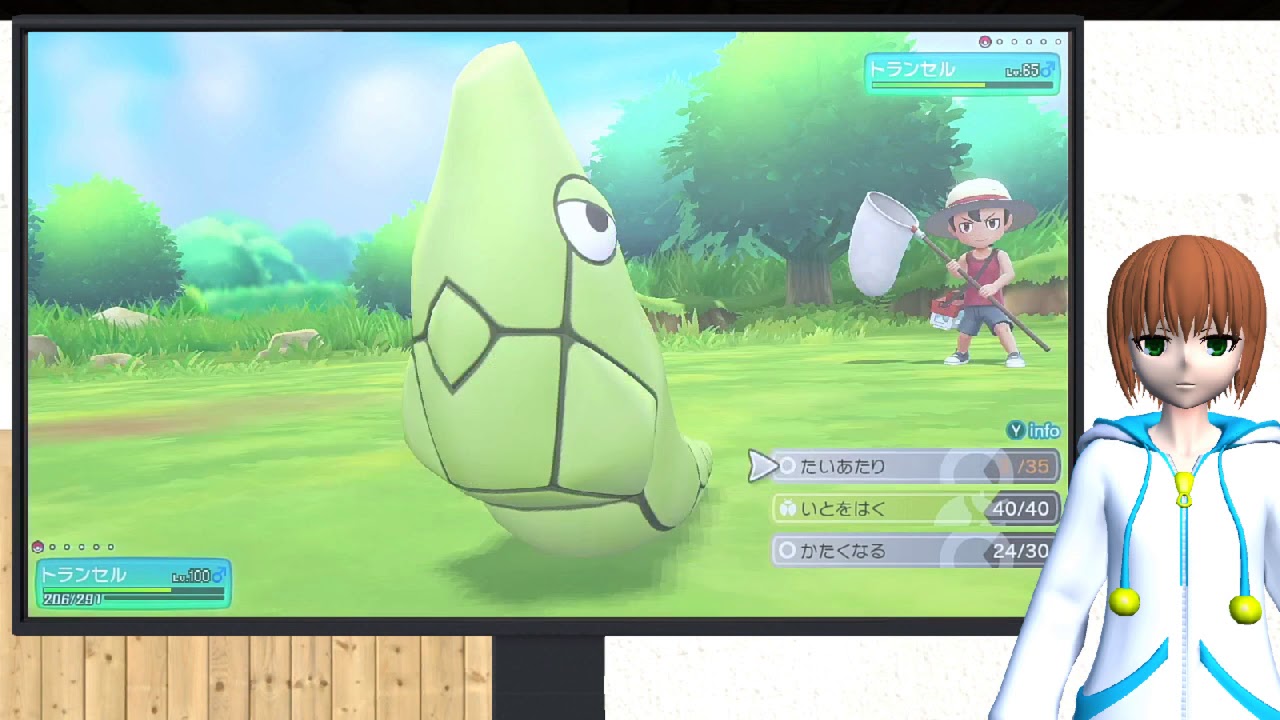The image size is (1280, 720).
Task: Click the male gender icon on enemy トランセル
Action: 1049,69
